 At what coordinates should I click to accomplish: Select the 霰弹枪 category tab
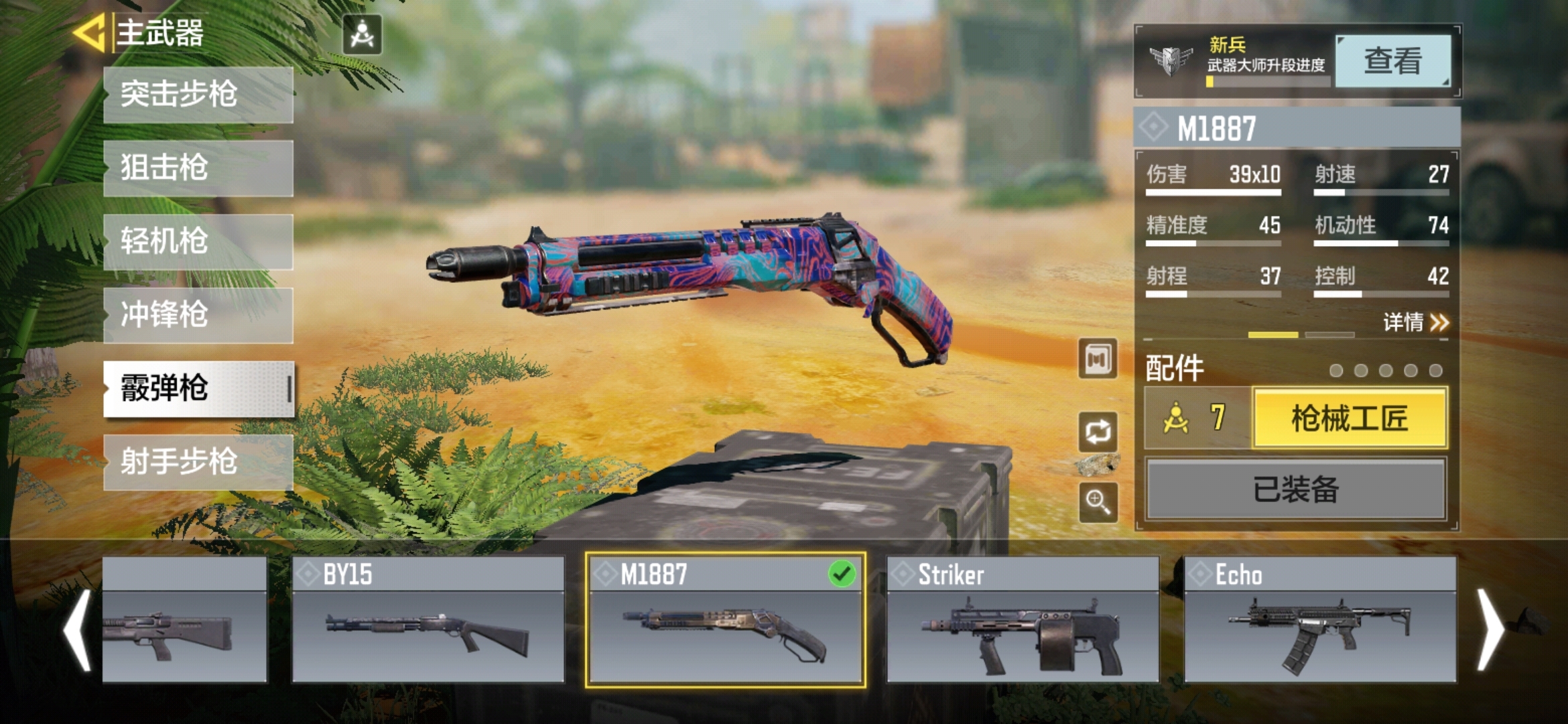pos(198,389)
